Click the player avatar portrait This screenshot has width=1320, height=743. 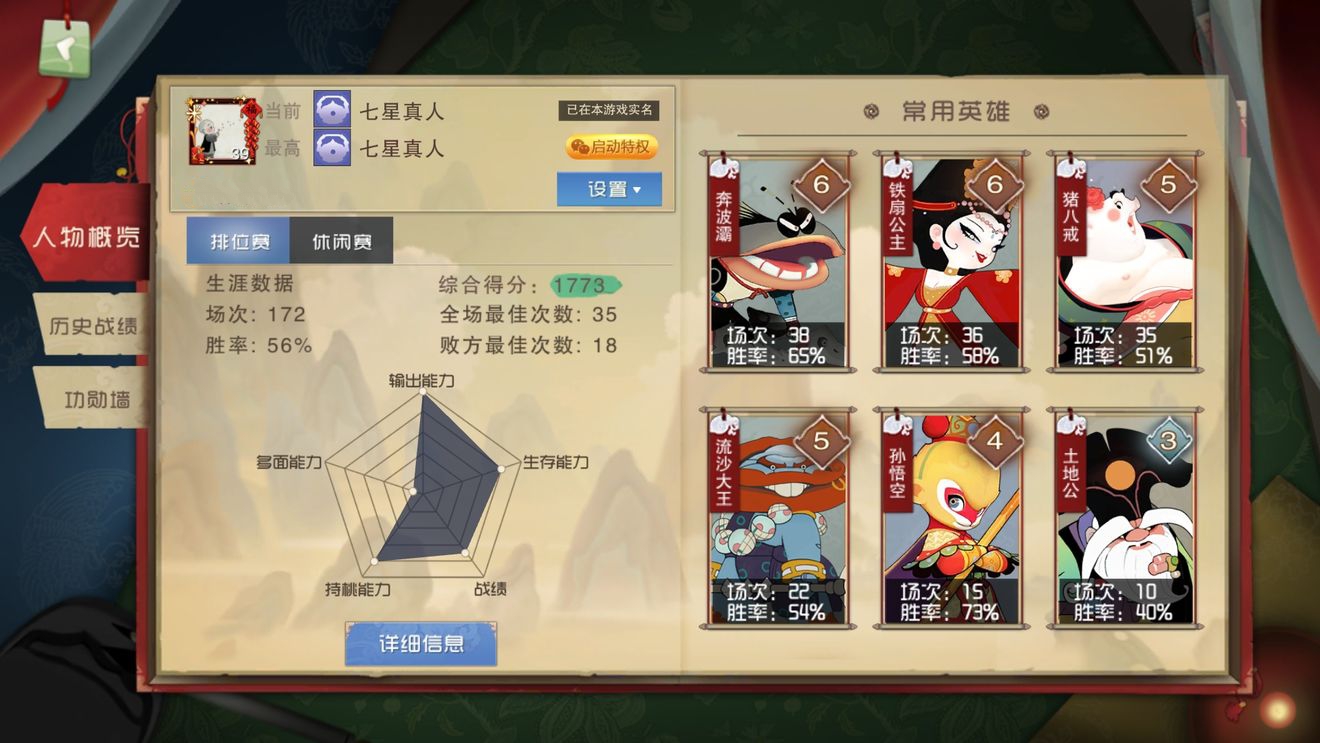tap(221, 131)
